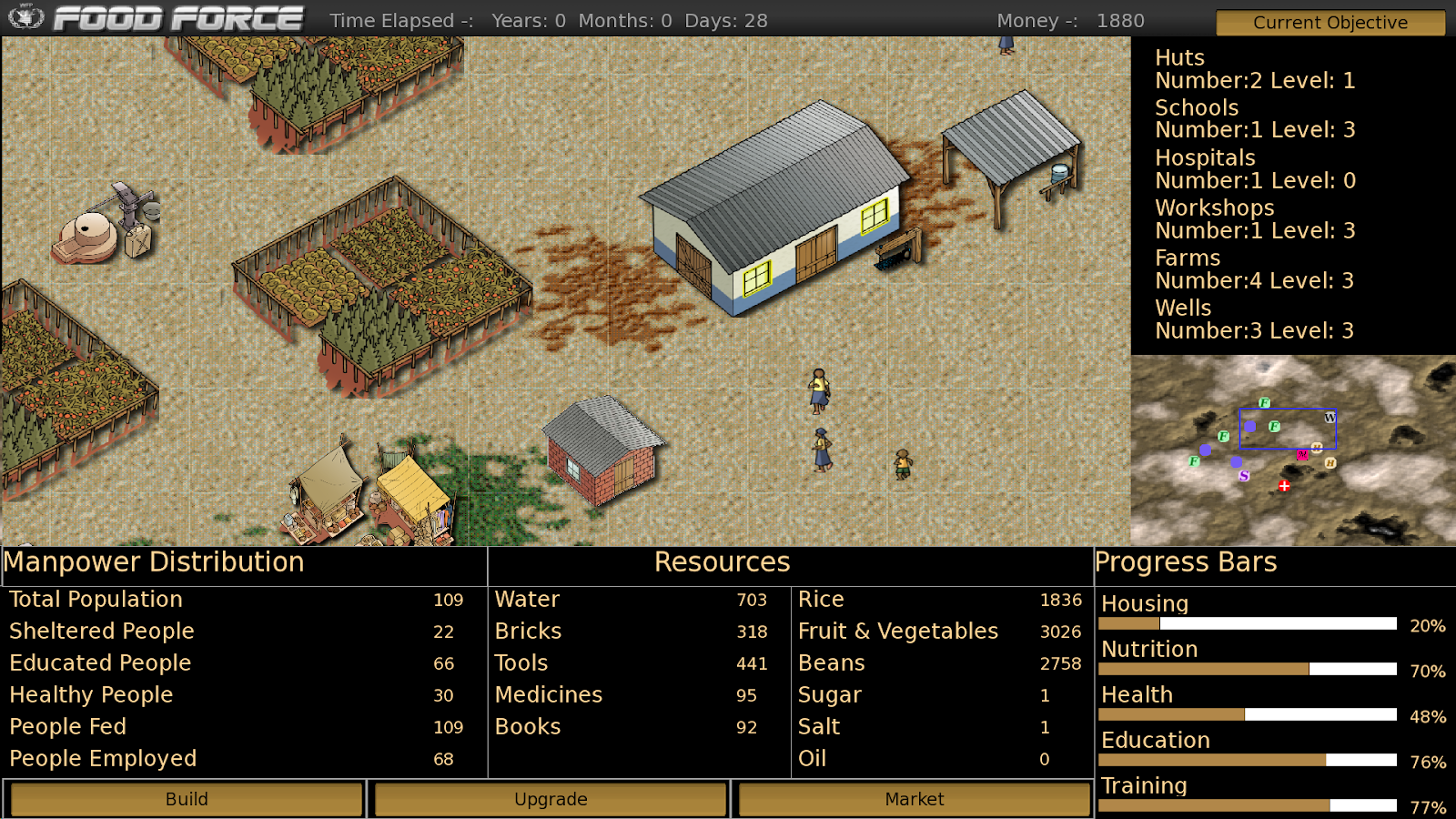This screenshot has width=1456, height=819.
Task: Click the W well marker on minimap
Action: [x=1330, y=418]
